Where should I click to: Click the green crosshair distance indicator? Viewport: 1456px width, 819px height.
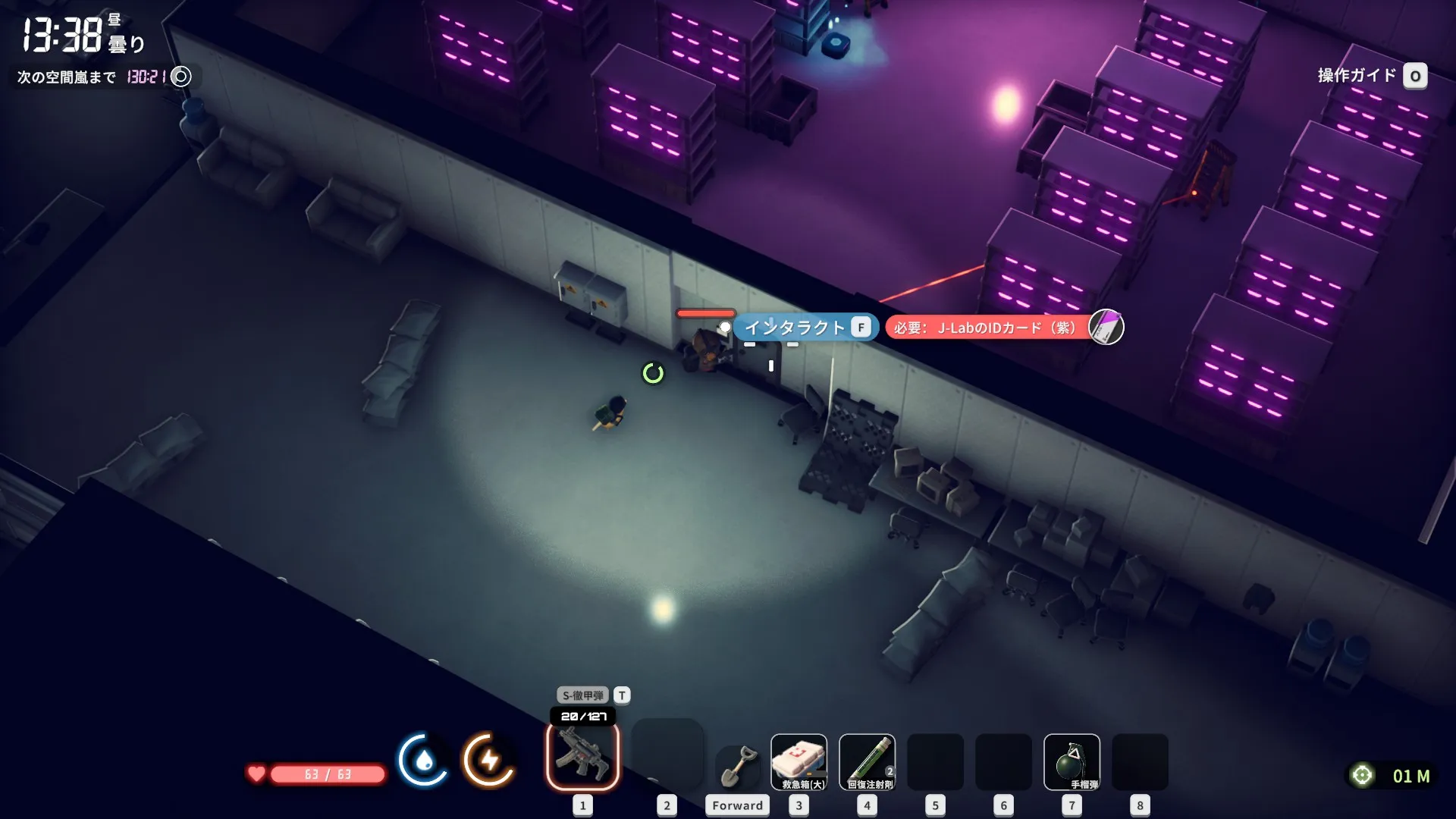pos(1362,775)
